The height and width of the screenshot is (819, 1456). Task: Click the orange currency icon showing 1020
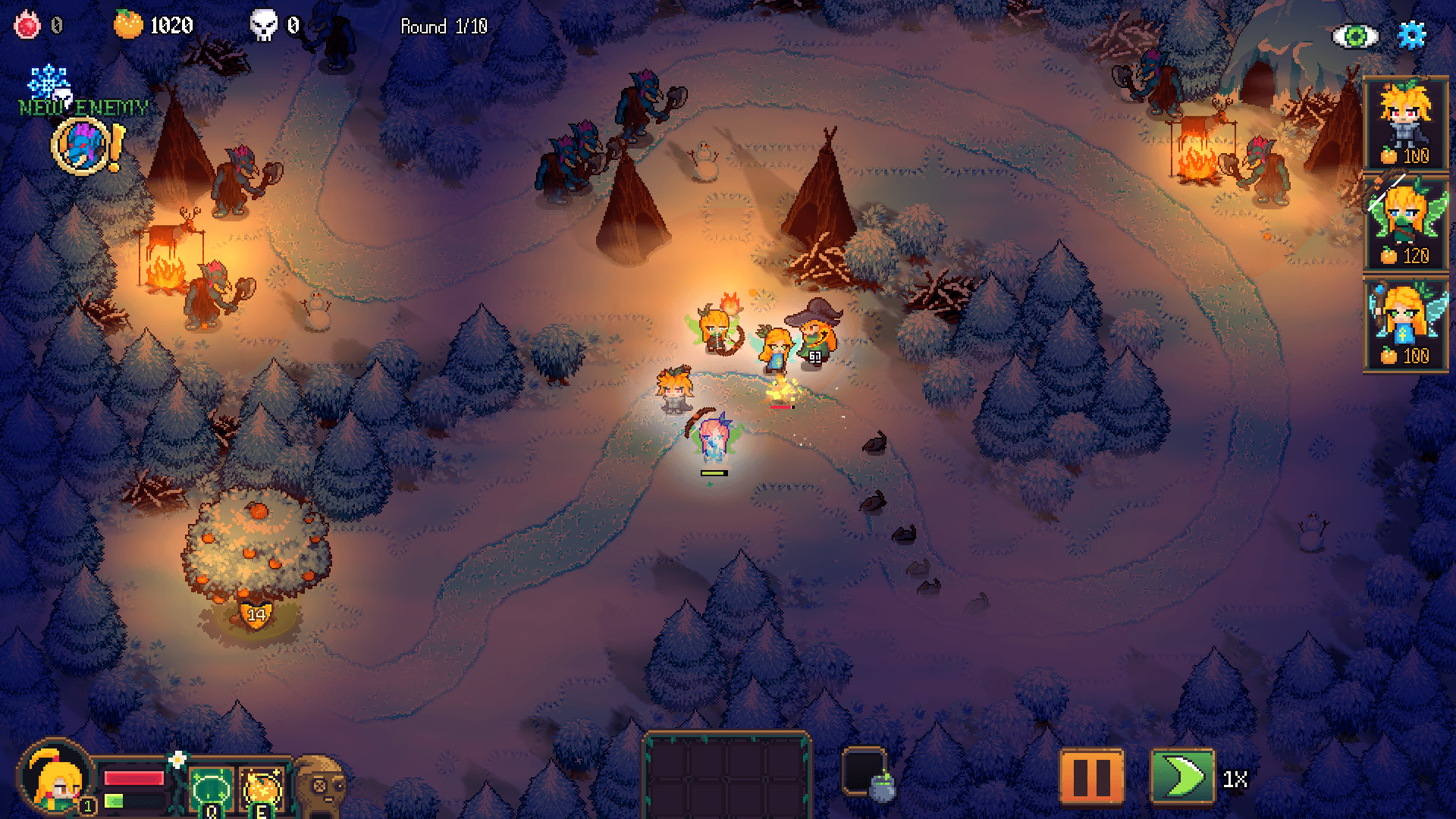[129, 25]
